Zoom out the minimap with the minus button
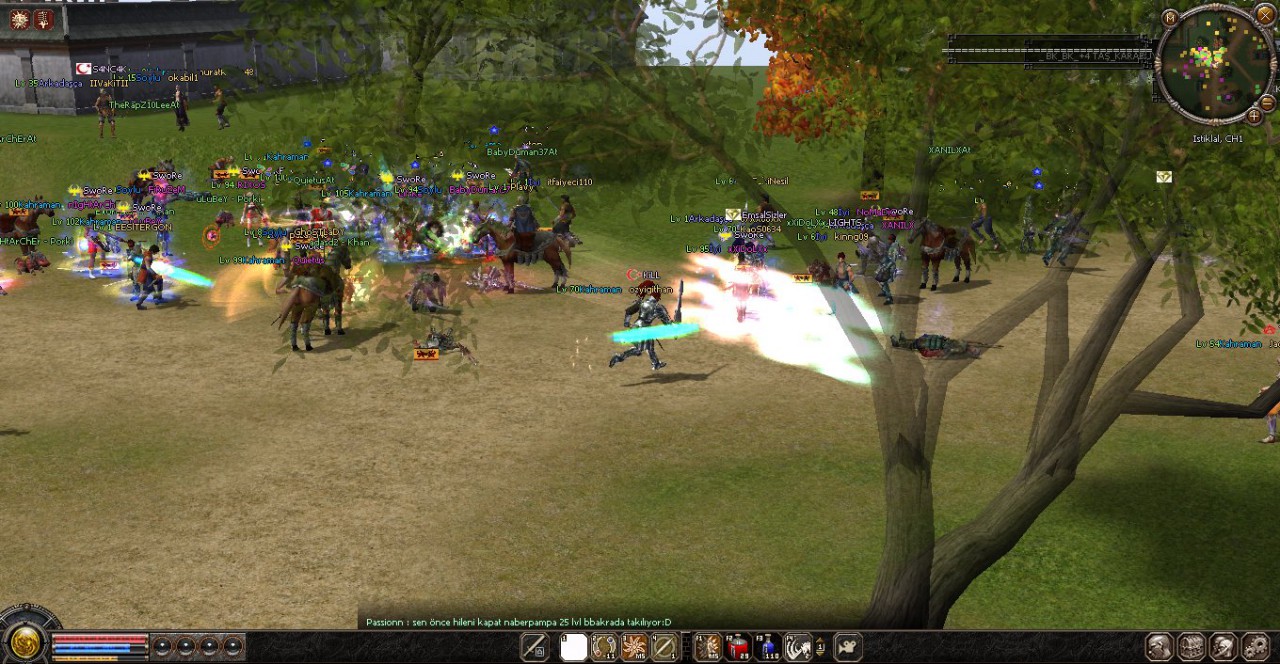 [1267, 103]
